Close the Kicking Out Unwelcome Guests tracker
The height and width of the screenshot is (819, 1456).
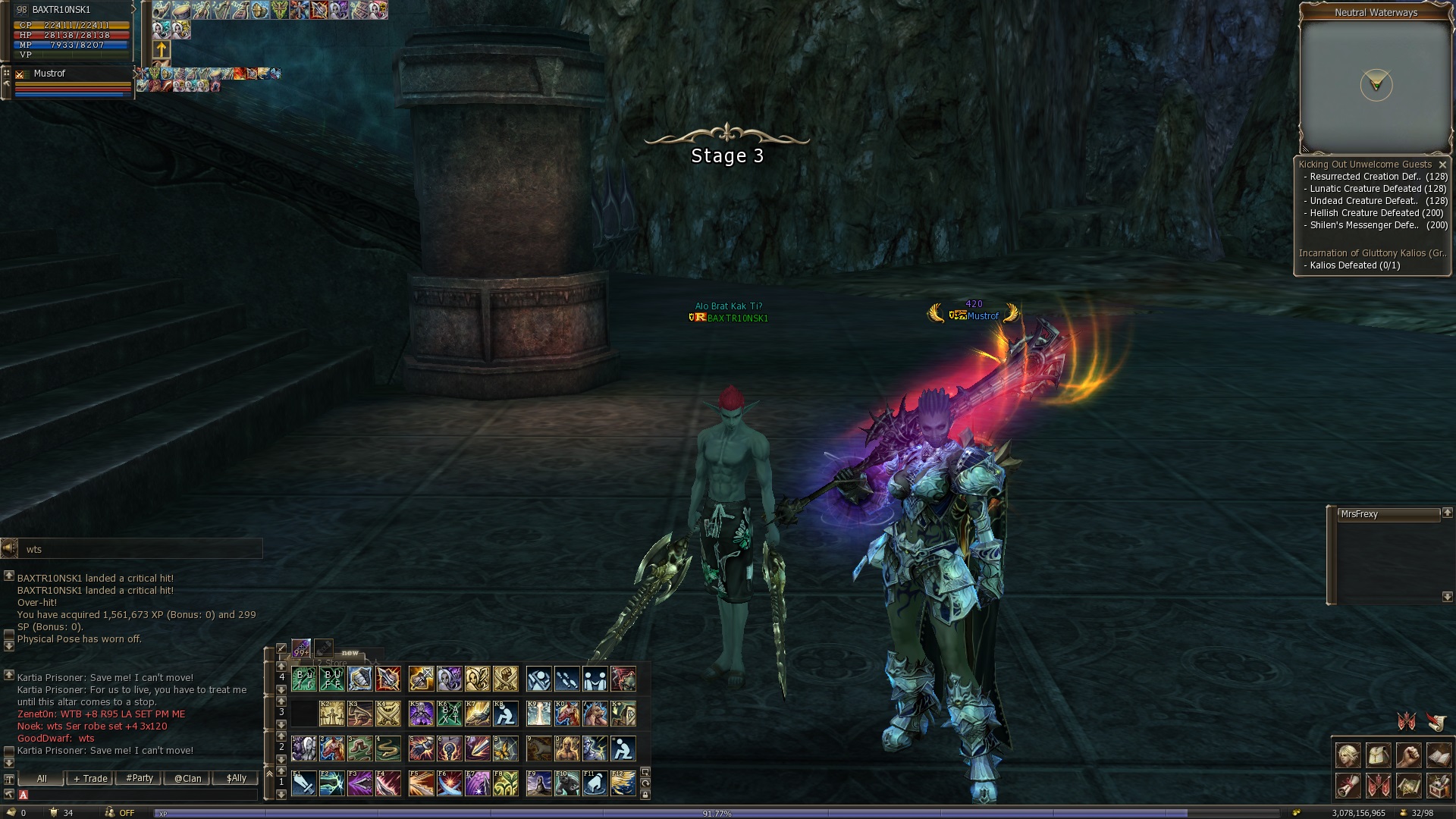pyautogui.click(x=1442, y=165)
